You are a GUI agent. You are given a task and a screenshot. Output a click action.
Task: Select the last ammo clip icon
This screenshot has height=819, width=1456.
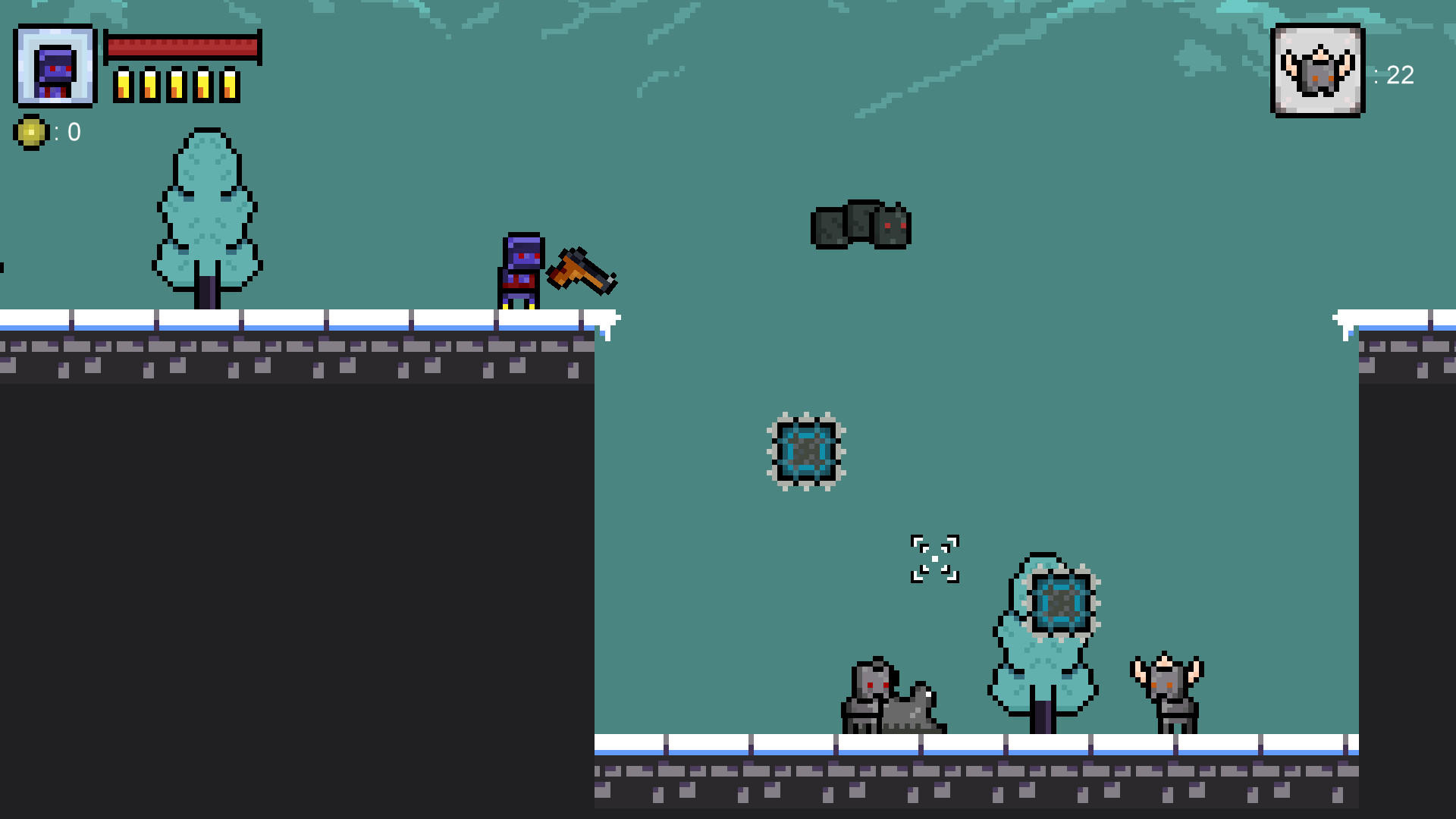pyautogui.click(x=230, y=83)
